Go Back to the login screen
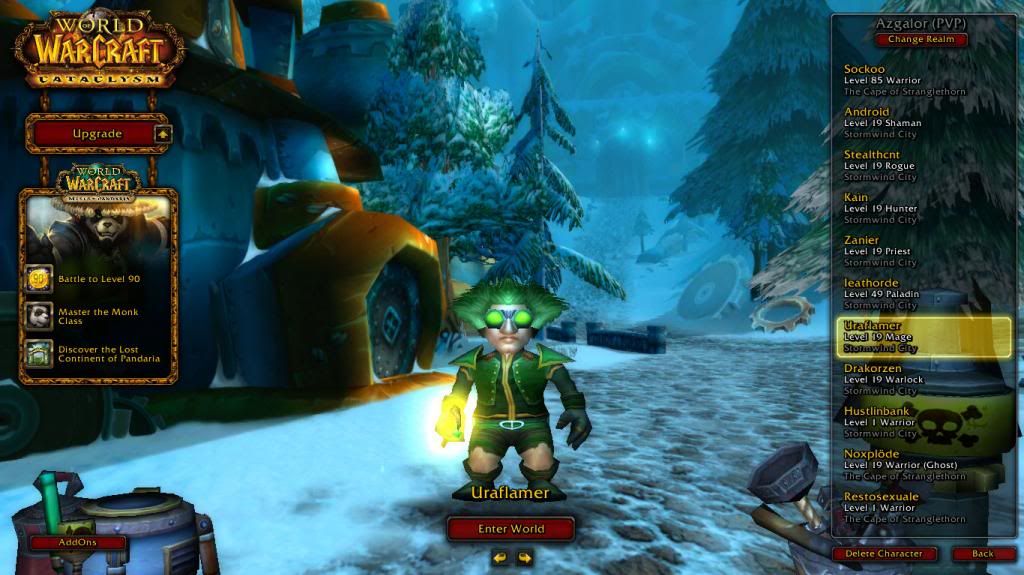Viewport: 1024px width, 575px height. click(983, 553)
